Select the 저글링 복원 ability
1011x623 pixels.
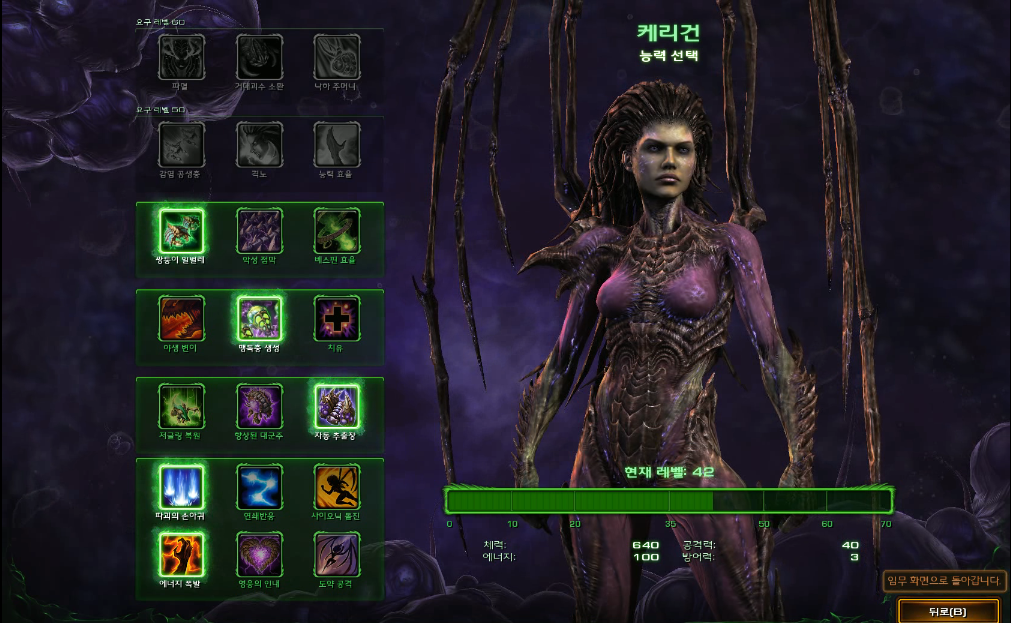pos(181,406)
